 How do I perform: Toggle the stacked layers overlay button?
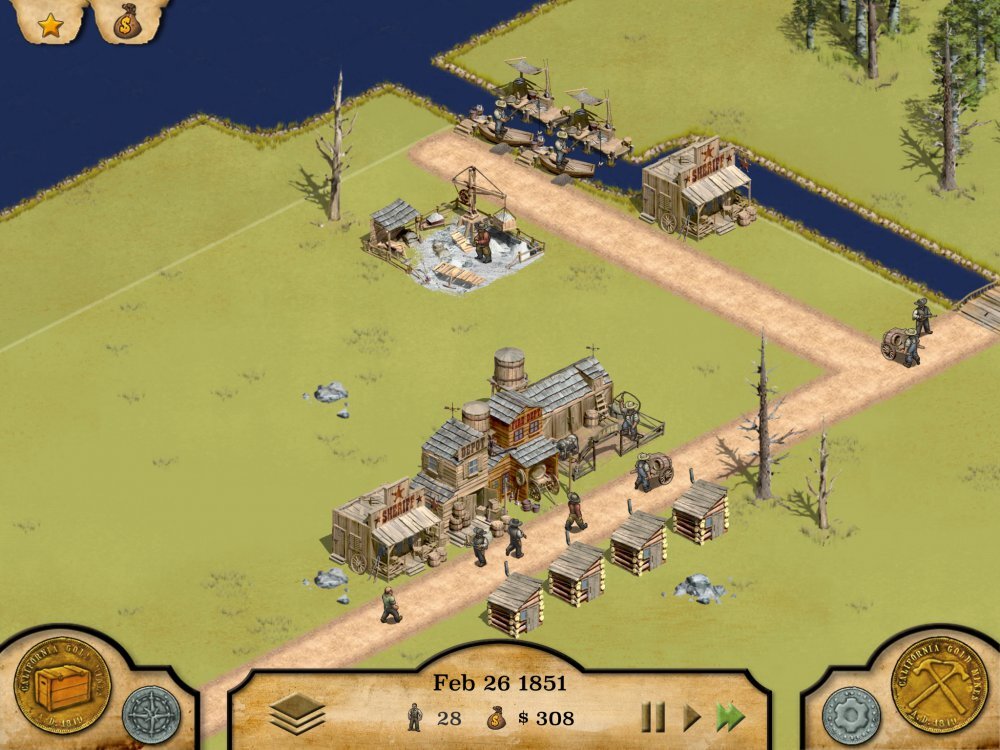pyautogui.click(x=297, y=714)
